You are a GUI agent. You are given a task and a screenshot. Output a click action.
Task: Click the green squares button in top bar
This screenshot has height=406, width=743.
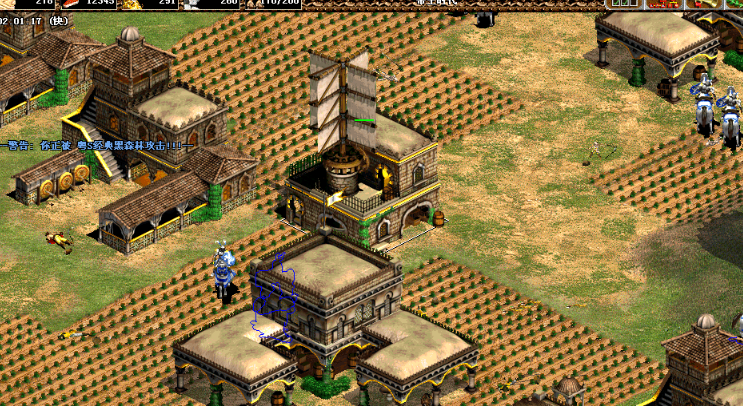[x=622, y=4]
